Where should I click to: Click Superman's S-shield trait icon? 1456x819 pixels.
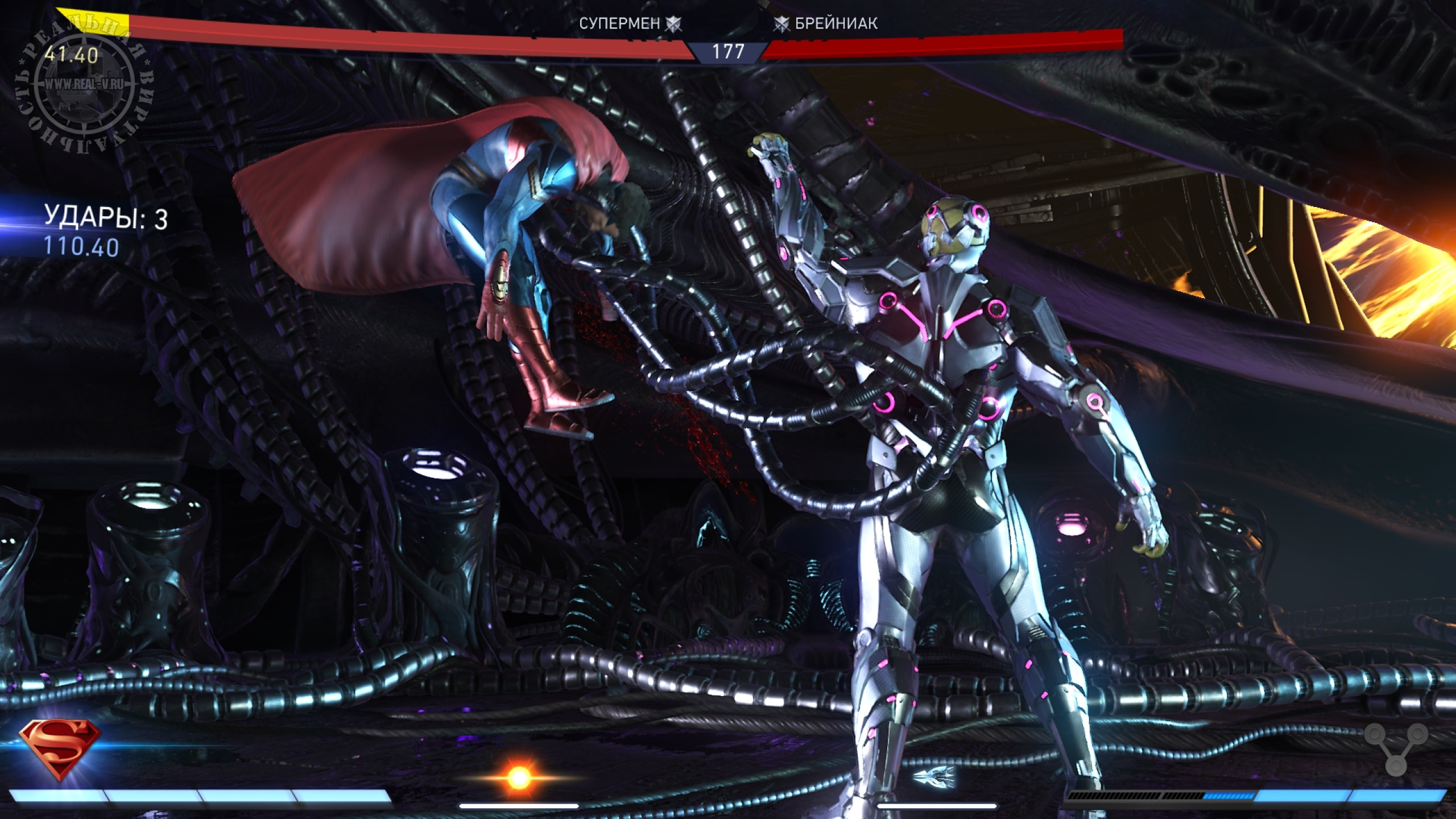(x=60, y=748)
